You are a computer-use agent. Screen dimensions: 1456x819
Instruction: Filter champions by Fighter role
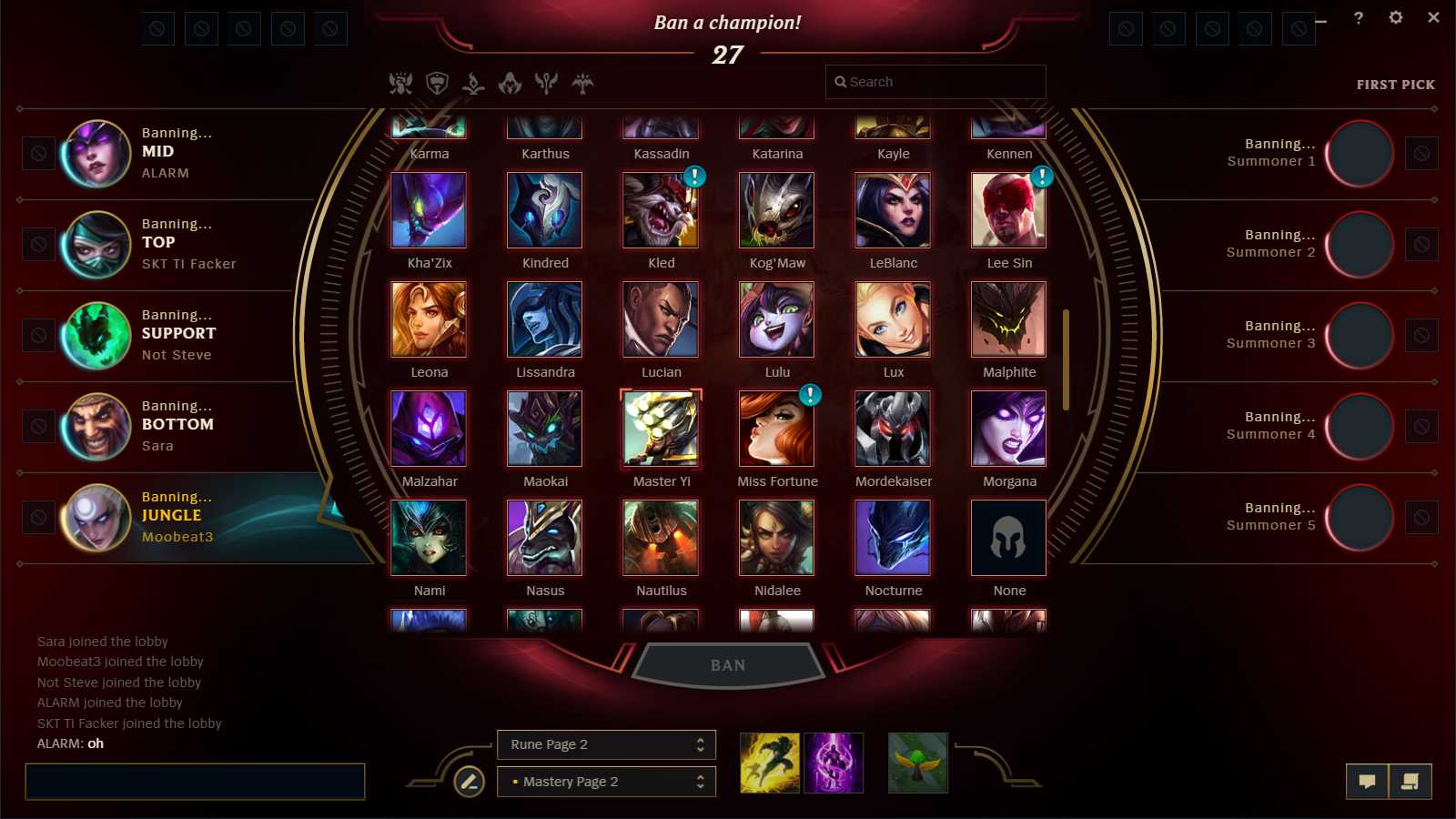point(400,83)
